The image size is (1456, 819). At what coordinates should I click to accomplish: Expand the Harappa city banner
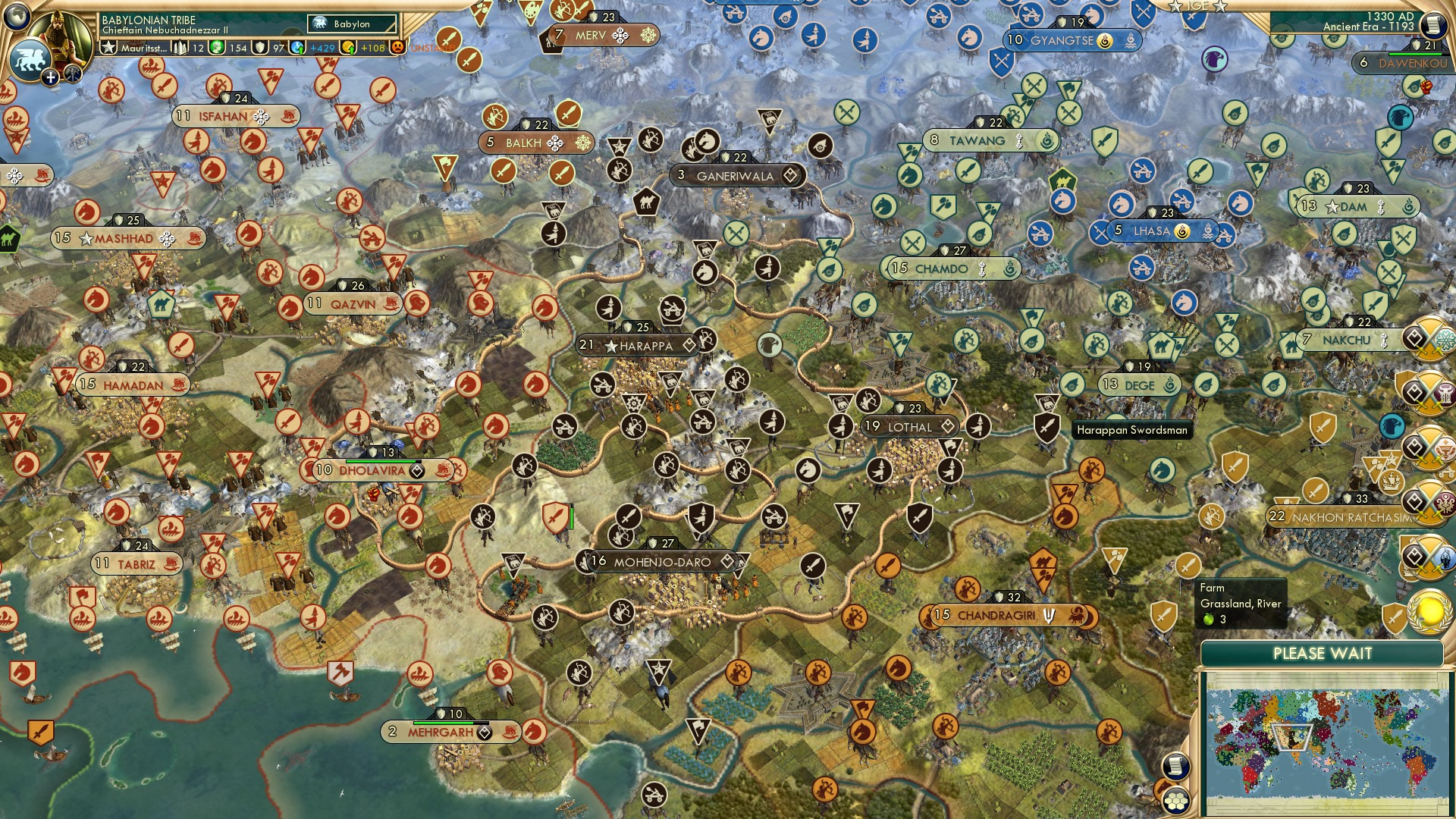[635, 345]
